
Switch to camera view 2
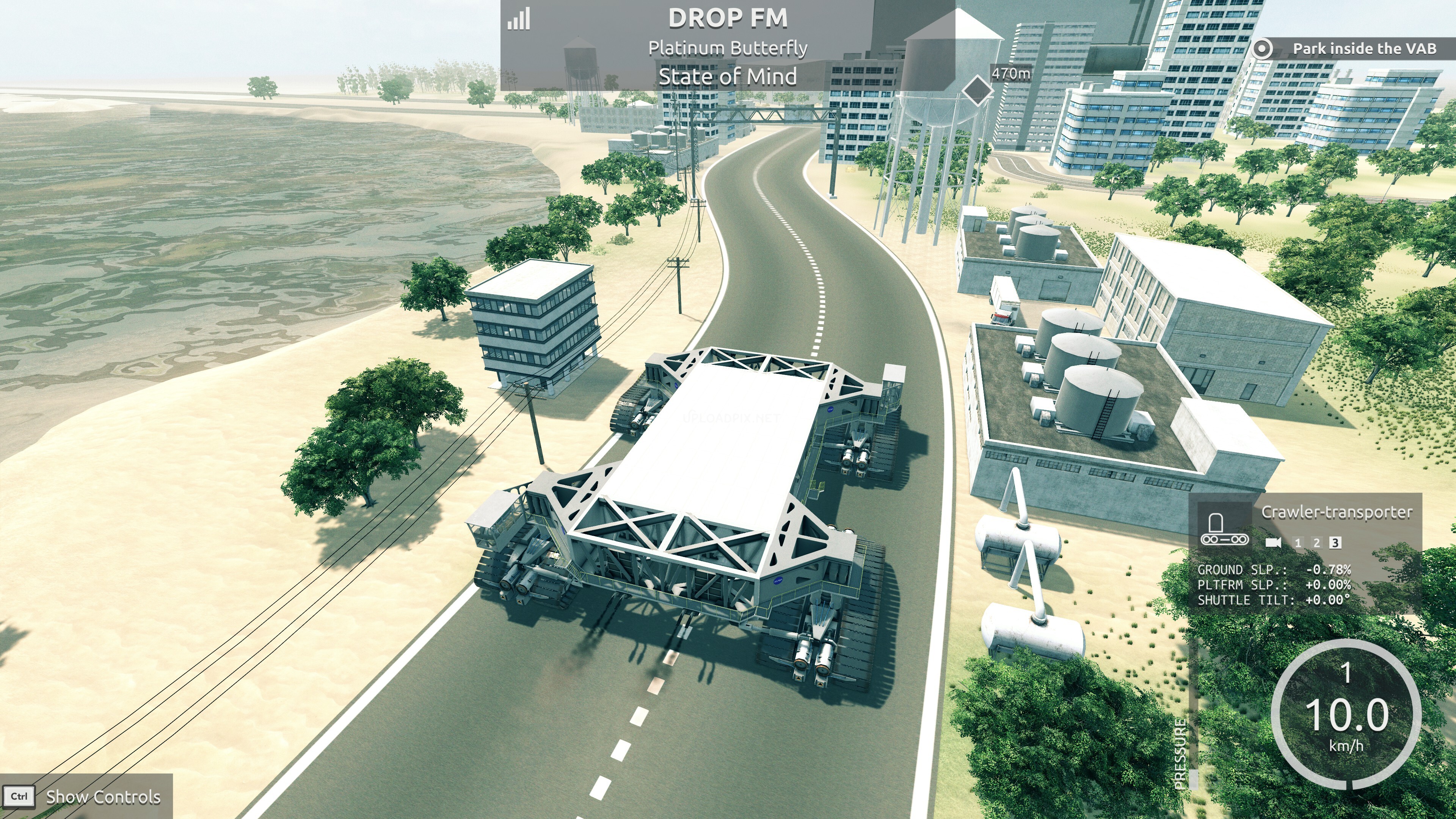pyautogui.click(x=1316, y=543)
